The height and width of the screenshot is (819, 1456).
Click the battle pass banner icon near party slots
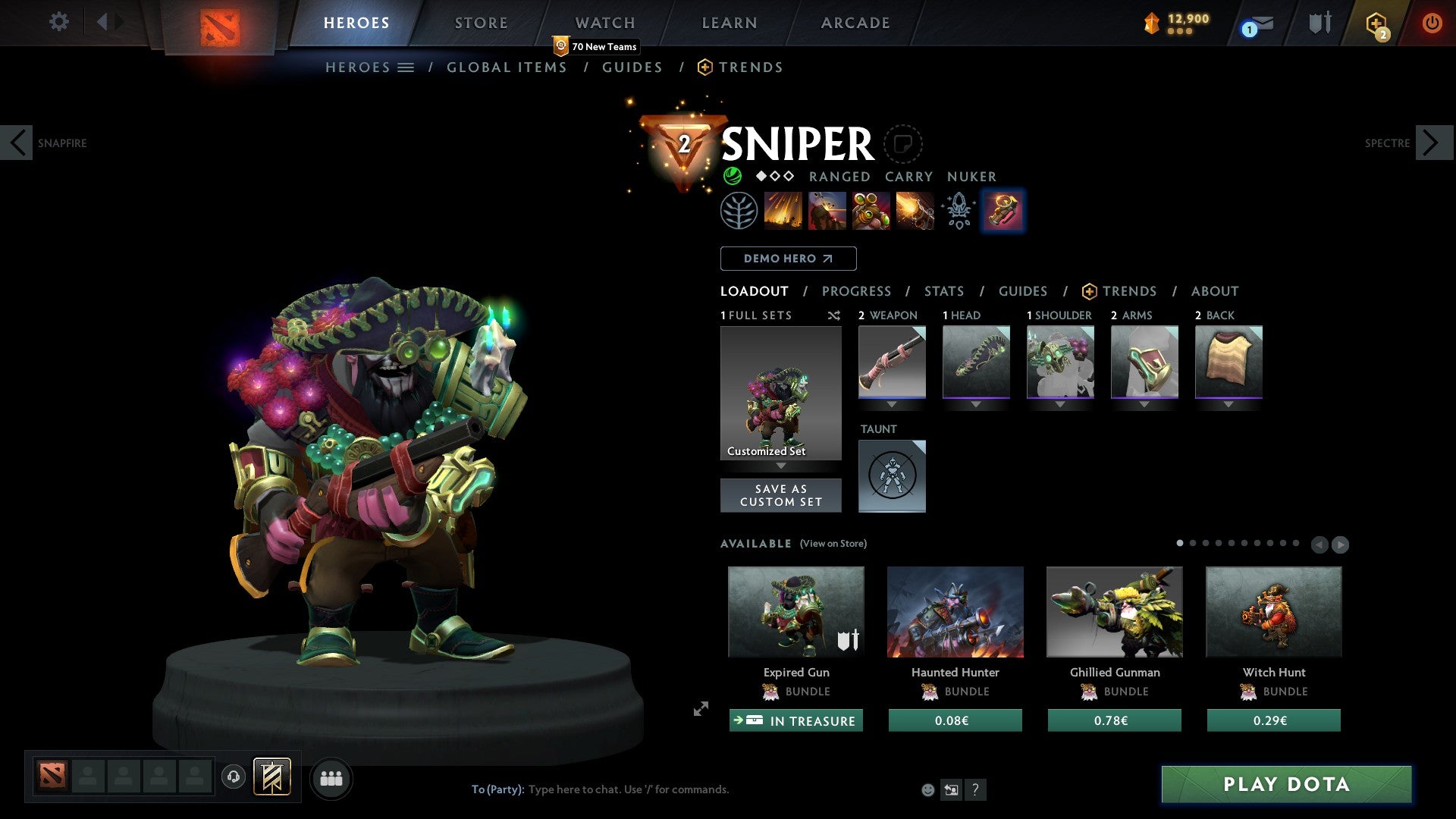pyautogui.click(x=272, y=777)
